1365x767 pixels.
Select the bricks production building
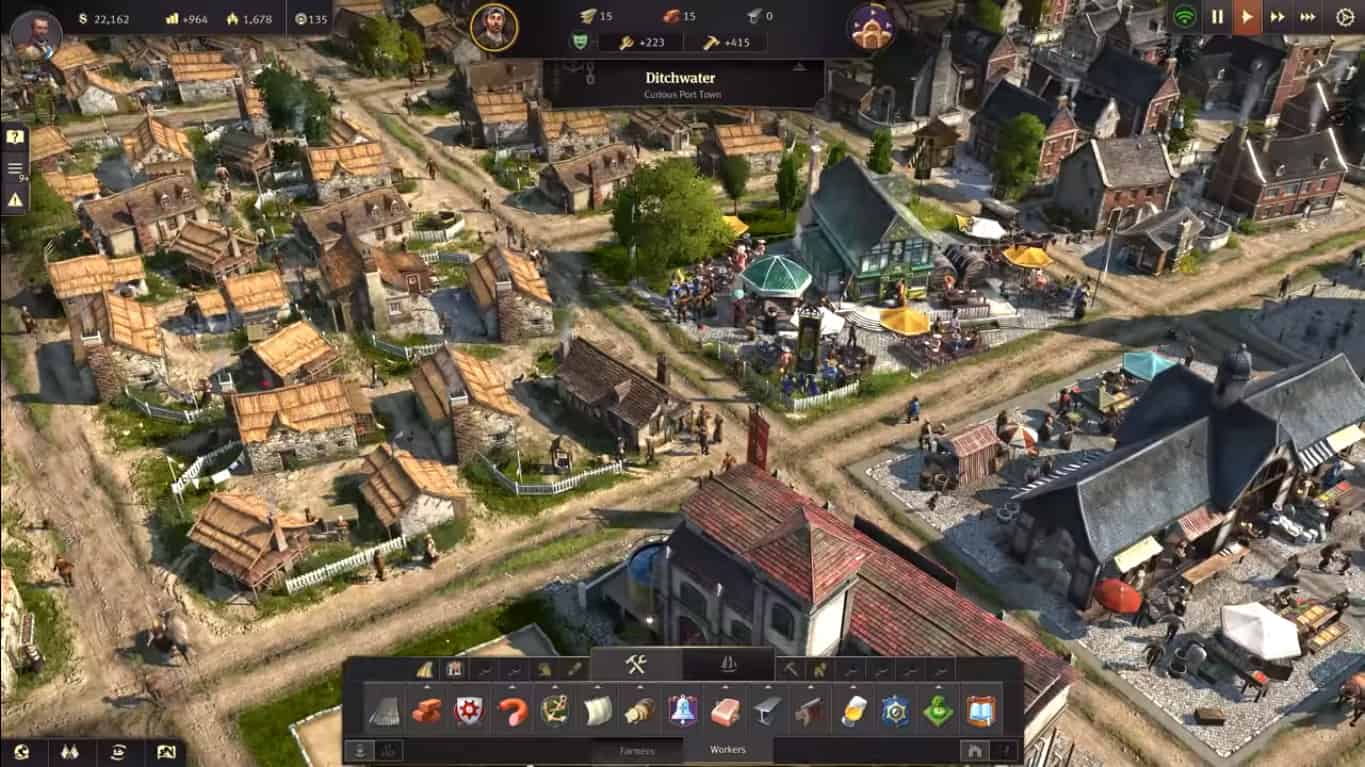click(426, 711)
